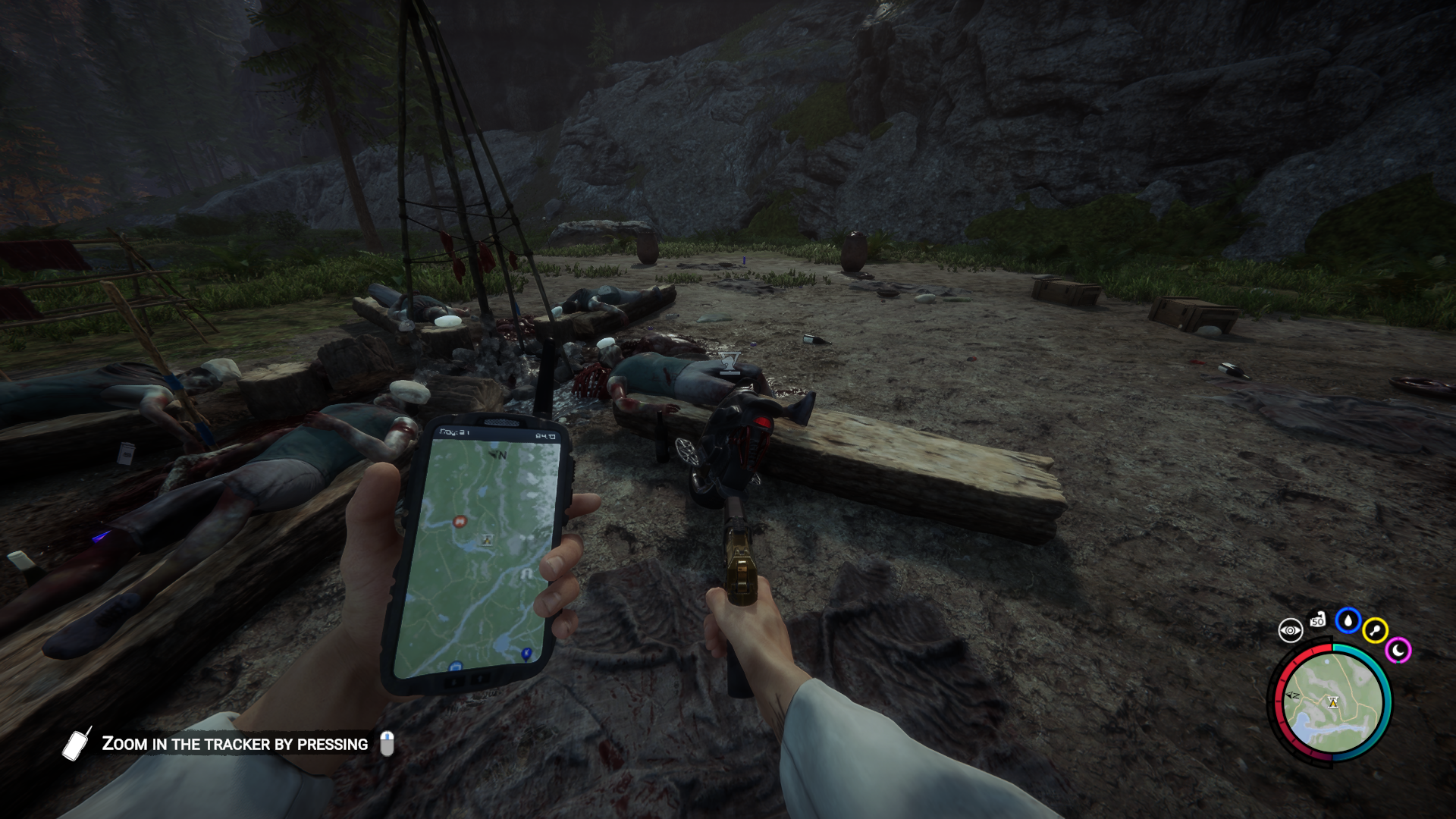Select the cave arch marker on the GPS

[x=526, y=575]
